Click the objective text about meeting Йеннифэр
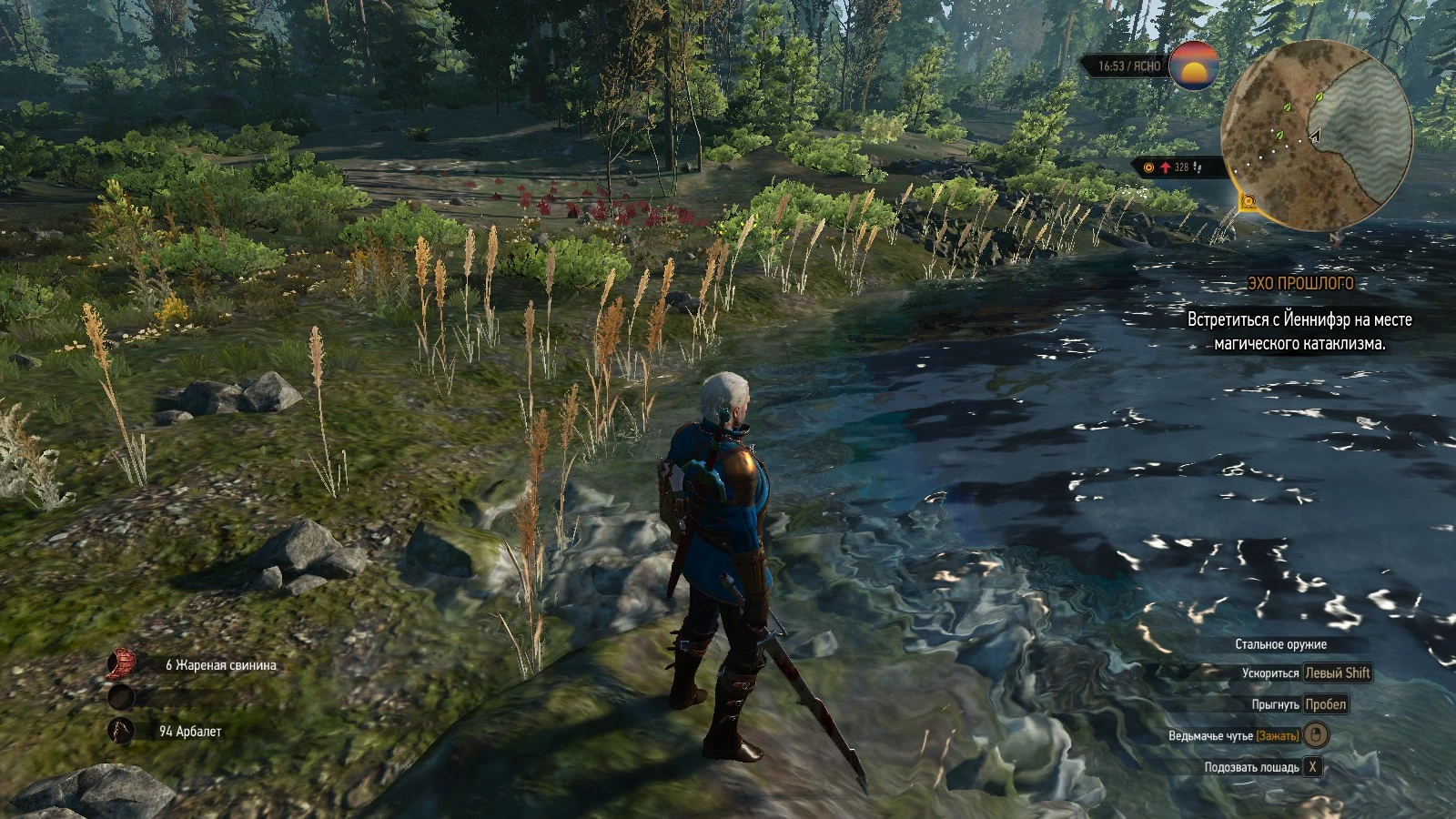 pos(1299,330)
